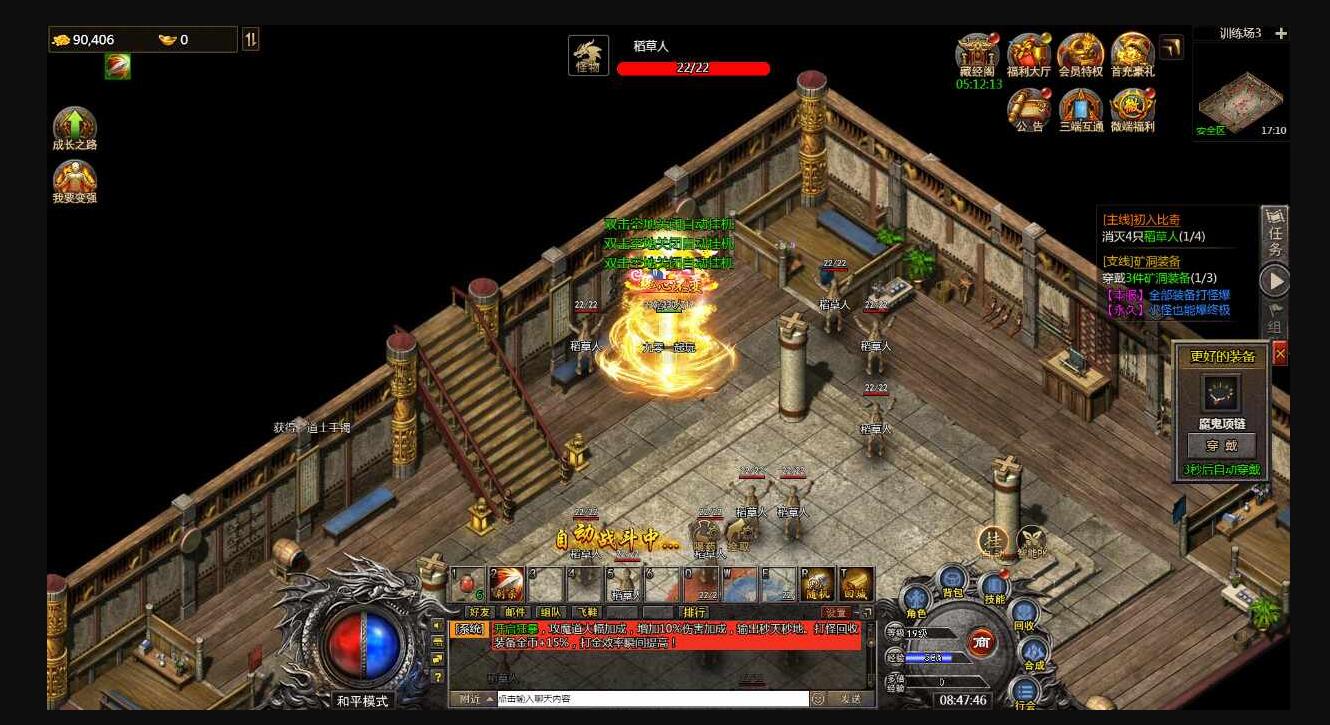Image resolution: width=1330 pixels, height=725 pixels.
Task: Open the 背包 backpack
Action: tap(953, 579)
